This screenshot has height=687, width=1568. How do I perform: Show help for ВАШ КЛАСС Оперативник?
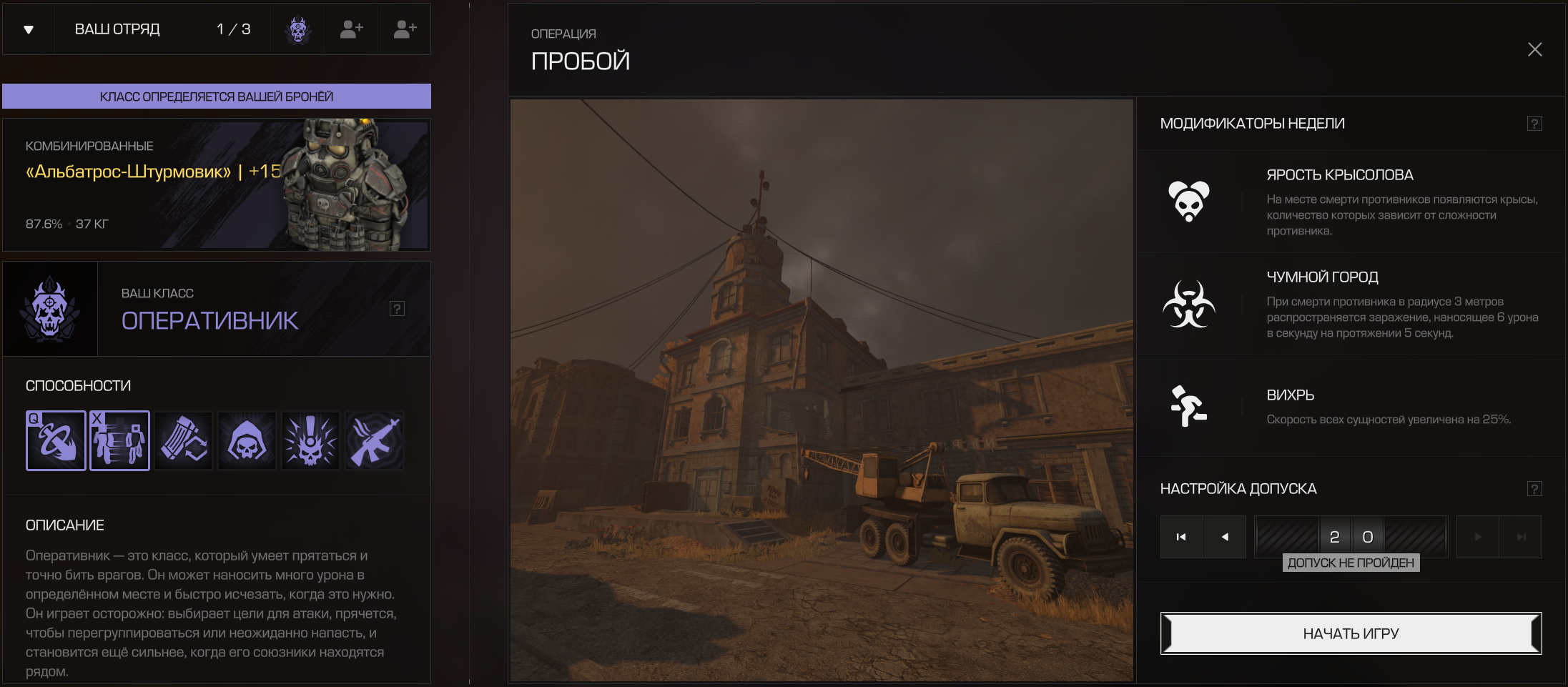pyautogui.click(x=397, y=309)
